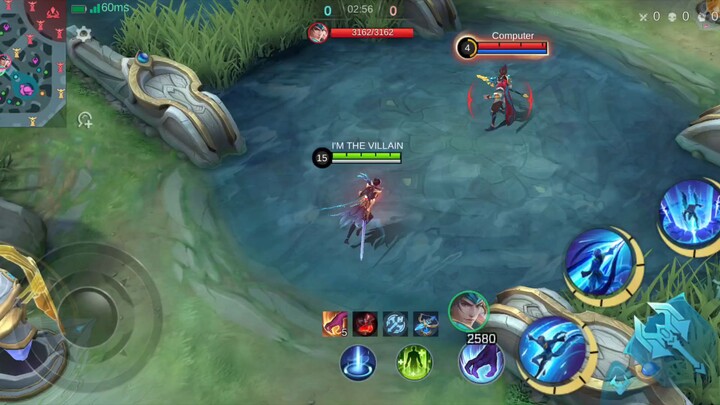This screenshot has height=405, width=720.
Task: Select the blue crossed-arrows item icon
Action: [395, 323]
